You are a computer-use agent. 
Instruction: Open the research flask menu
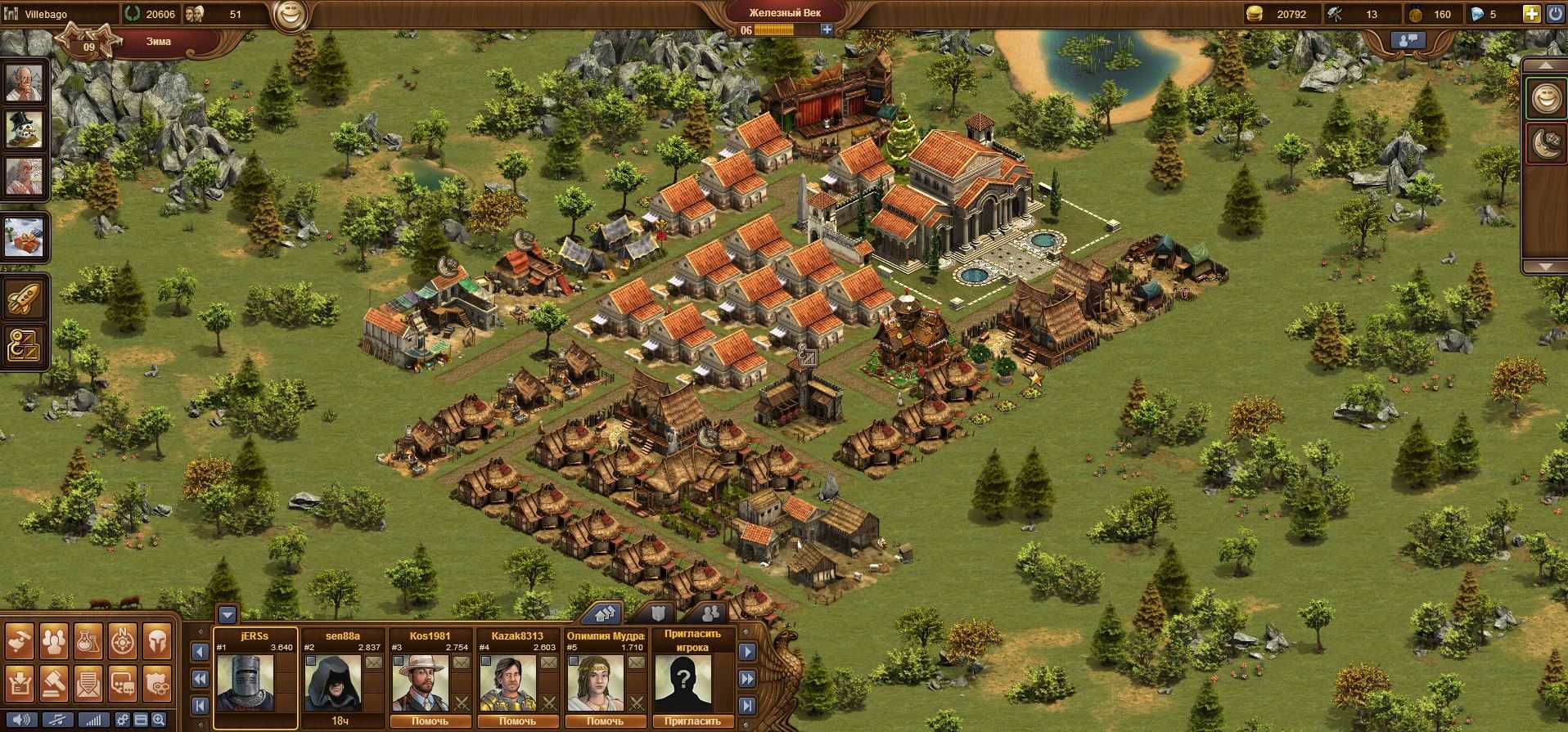88,642
